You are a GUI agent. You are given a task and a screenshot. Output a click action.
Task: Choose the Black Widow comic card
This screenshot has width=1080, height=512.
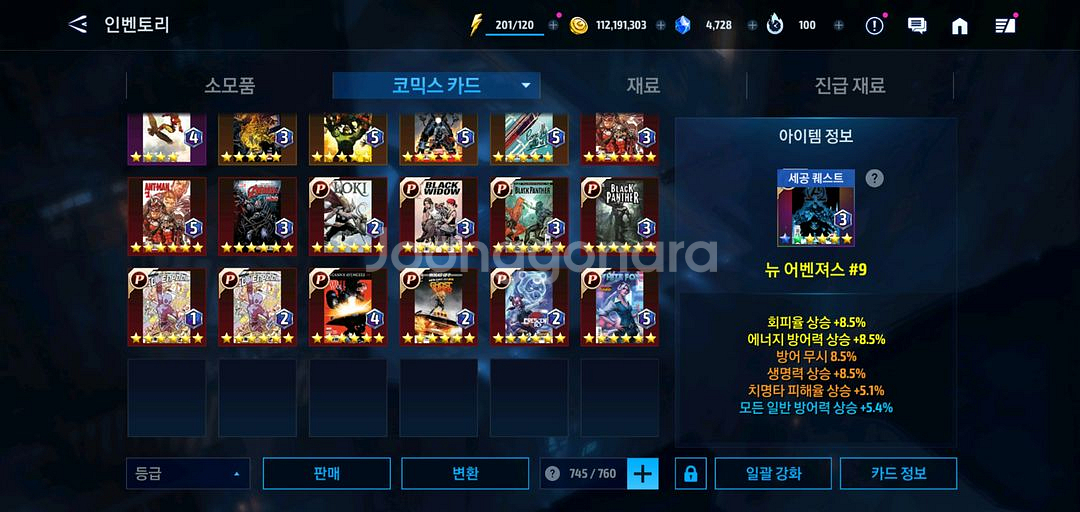tap(438, 215)
